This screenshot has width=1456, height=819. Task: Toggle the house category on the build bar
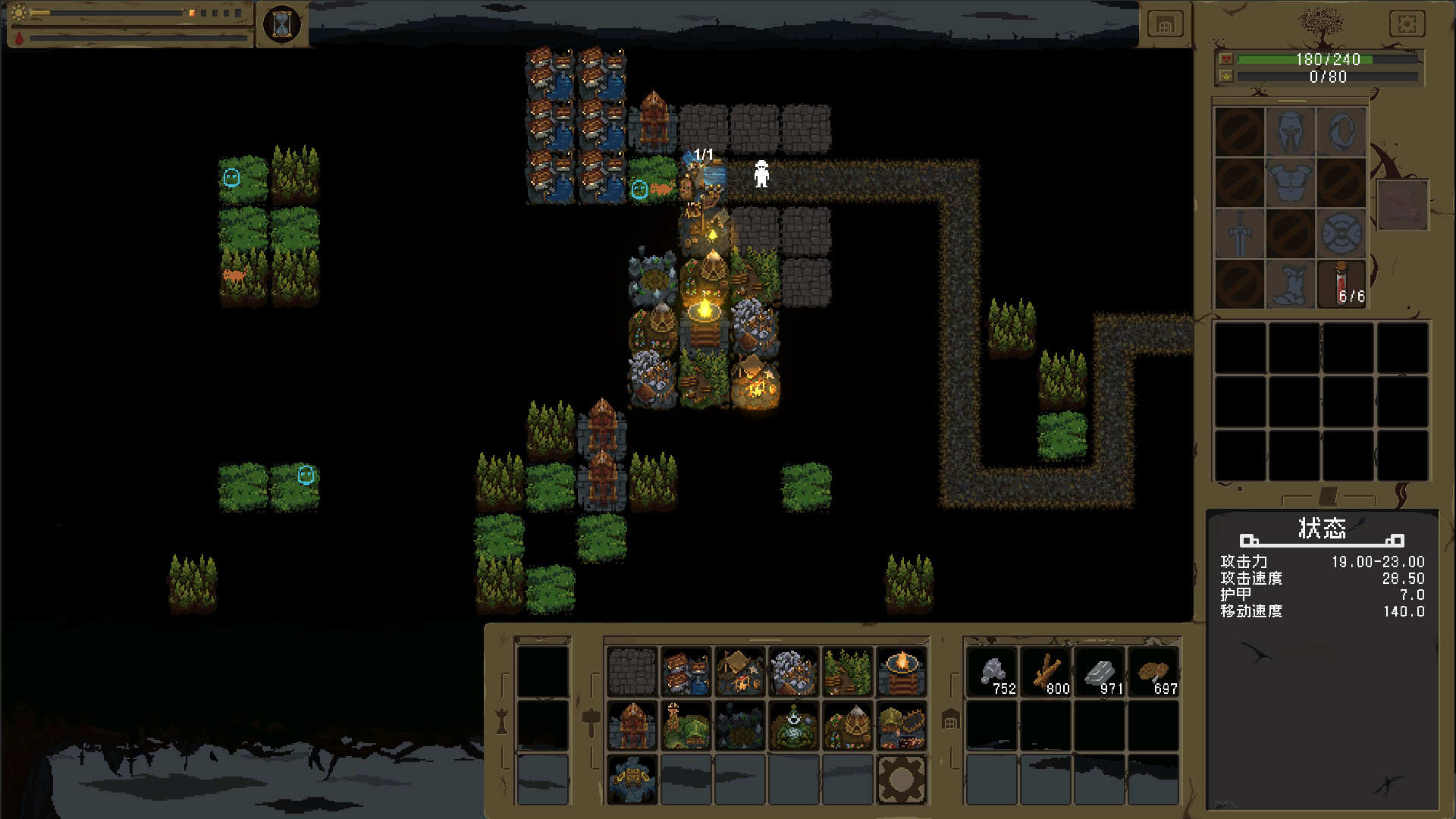pos(950,720)
